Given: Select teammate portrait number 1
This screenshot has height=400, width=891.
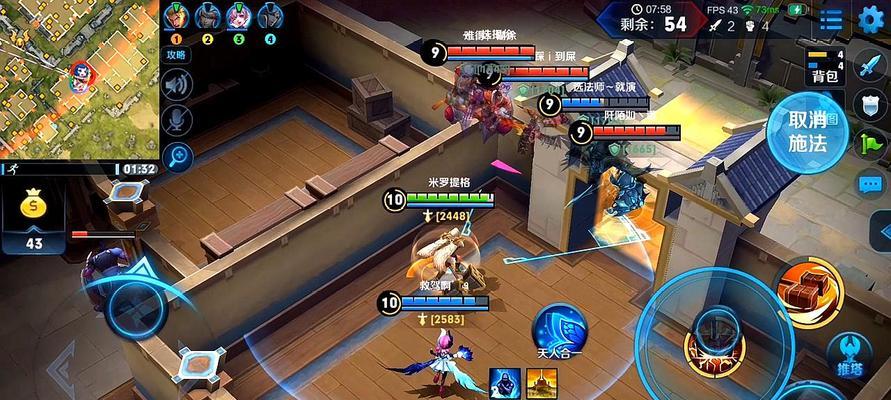Looking at the screenshot, I should (178, 17).
